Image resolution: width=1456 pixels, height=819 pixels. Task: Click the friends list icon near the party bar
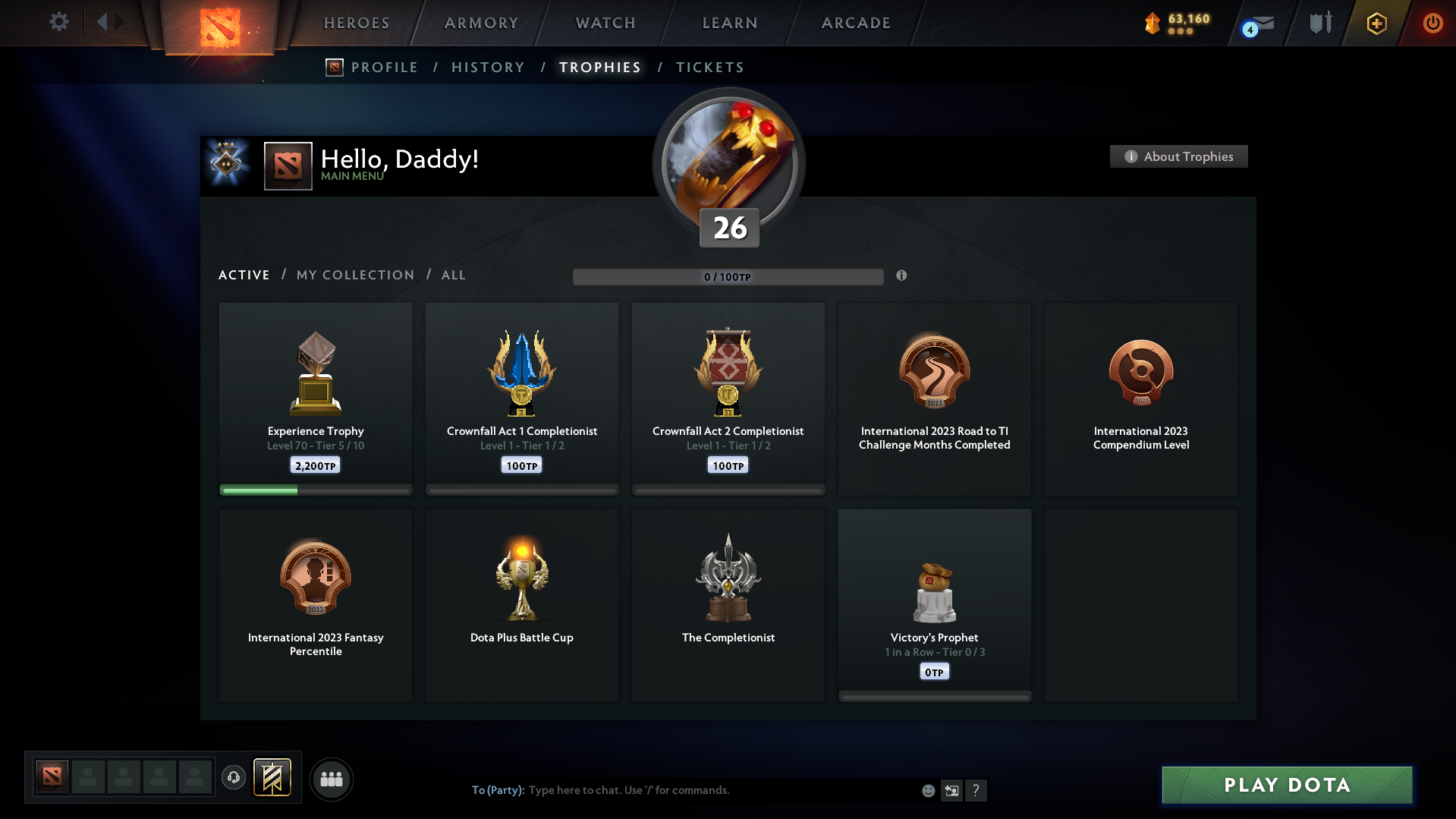(331, 779)
